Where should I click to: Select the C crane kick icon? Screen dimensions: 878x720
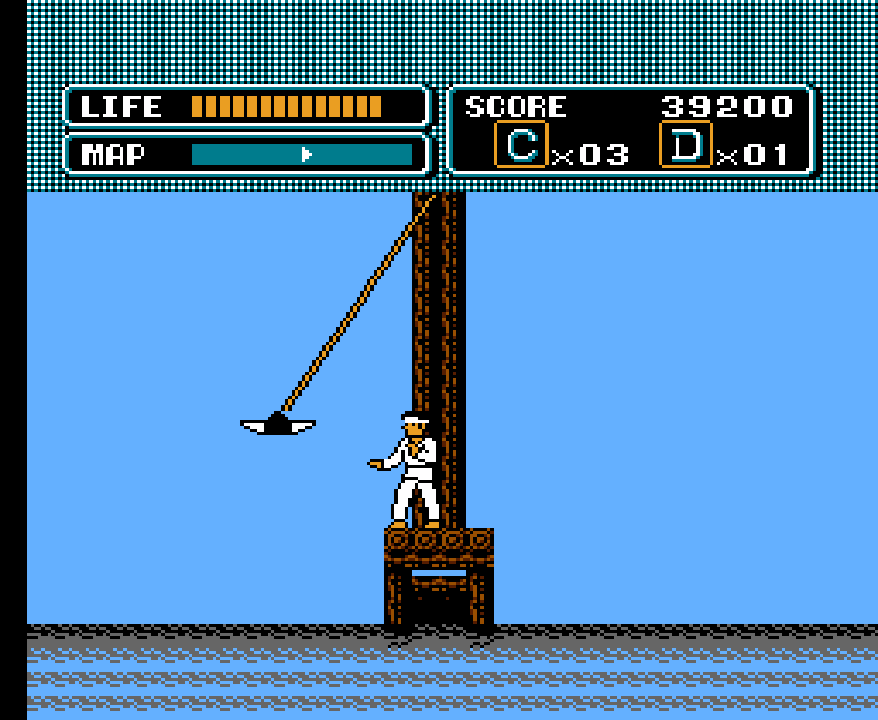coord(521,146)
